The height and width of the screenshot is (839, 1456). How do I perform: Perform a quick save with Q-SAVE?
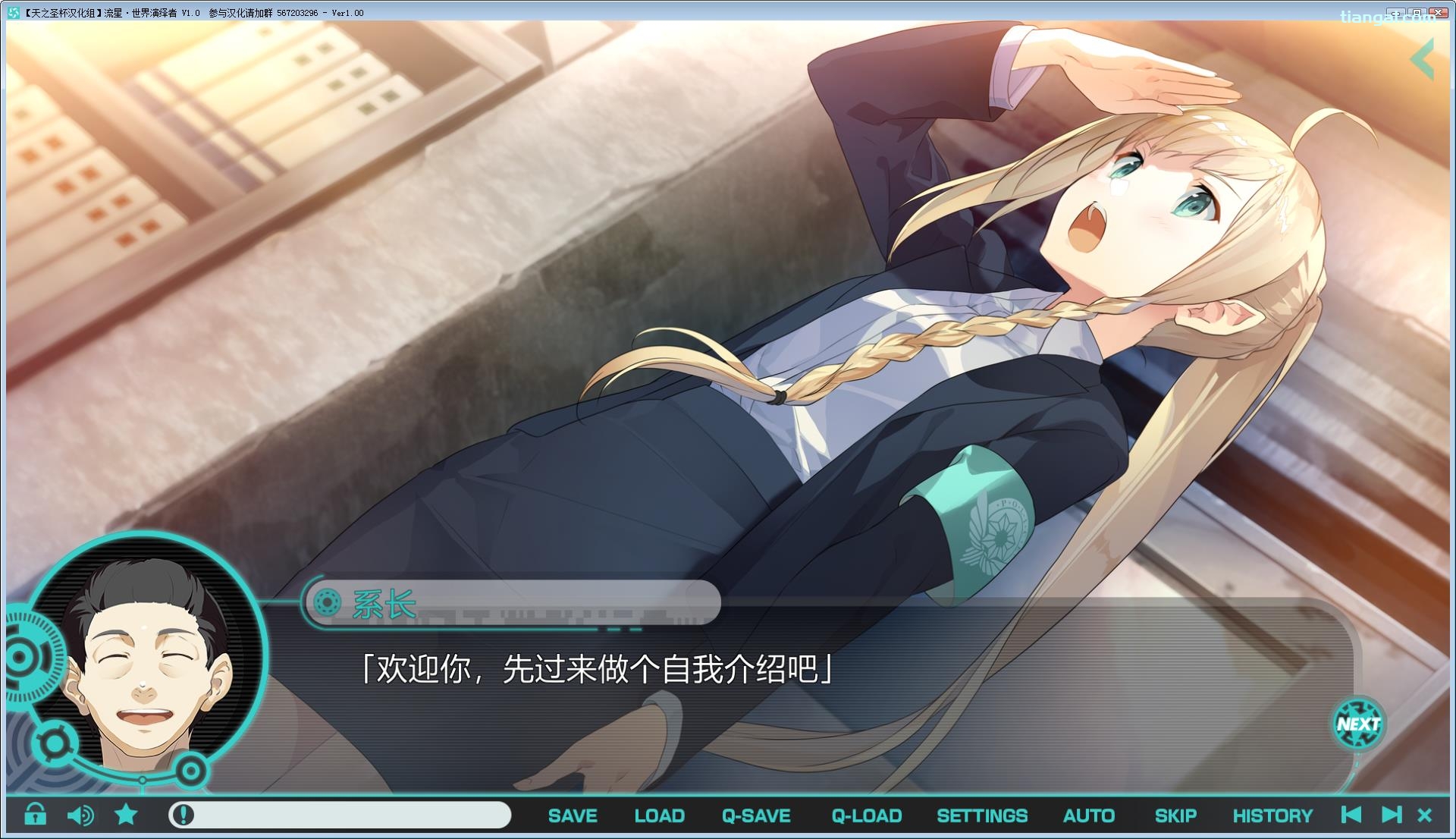(755, 815)
